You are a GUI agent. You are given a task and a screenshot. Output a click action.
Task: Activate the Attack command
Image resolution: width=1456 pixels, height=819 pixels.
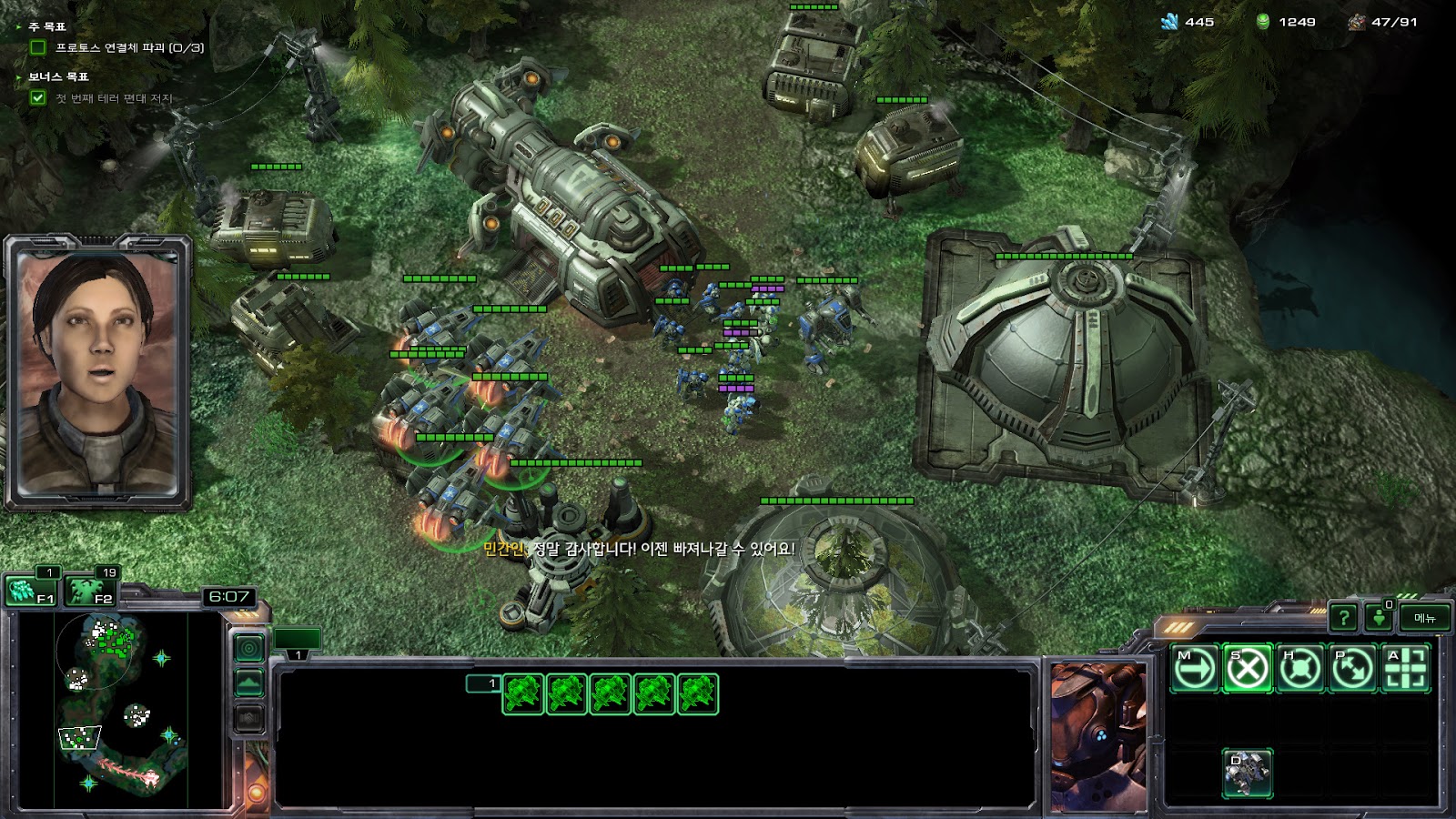click(x=1405, y=670)
